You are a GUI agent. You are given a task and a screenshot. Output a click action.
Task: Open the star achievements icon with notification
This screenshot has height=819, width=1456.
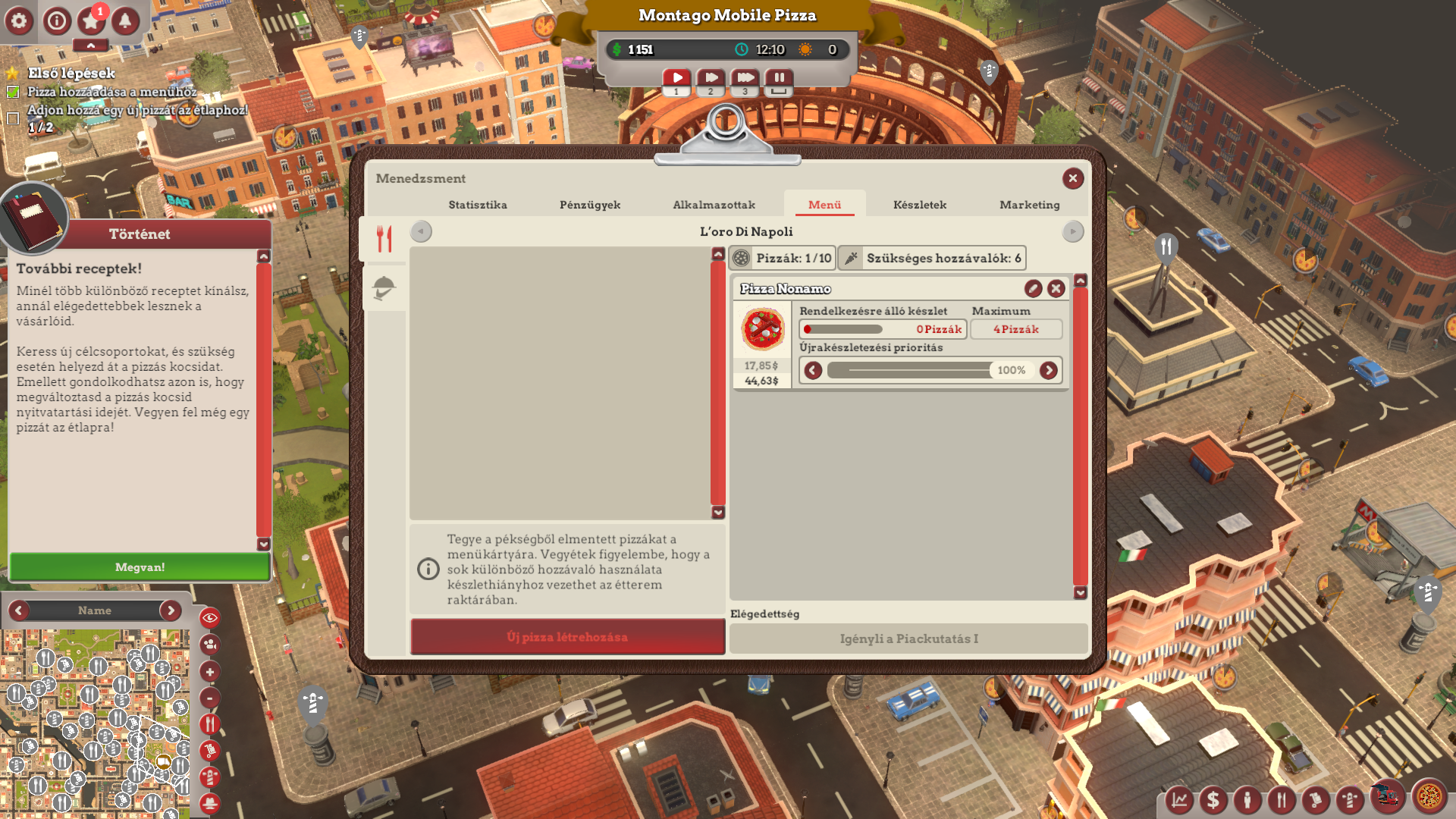point(91,21)
